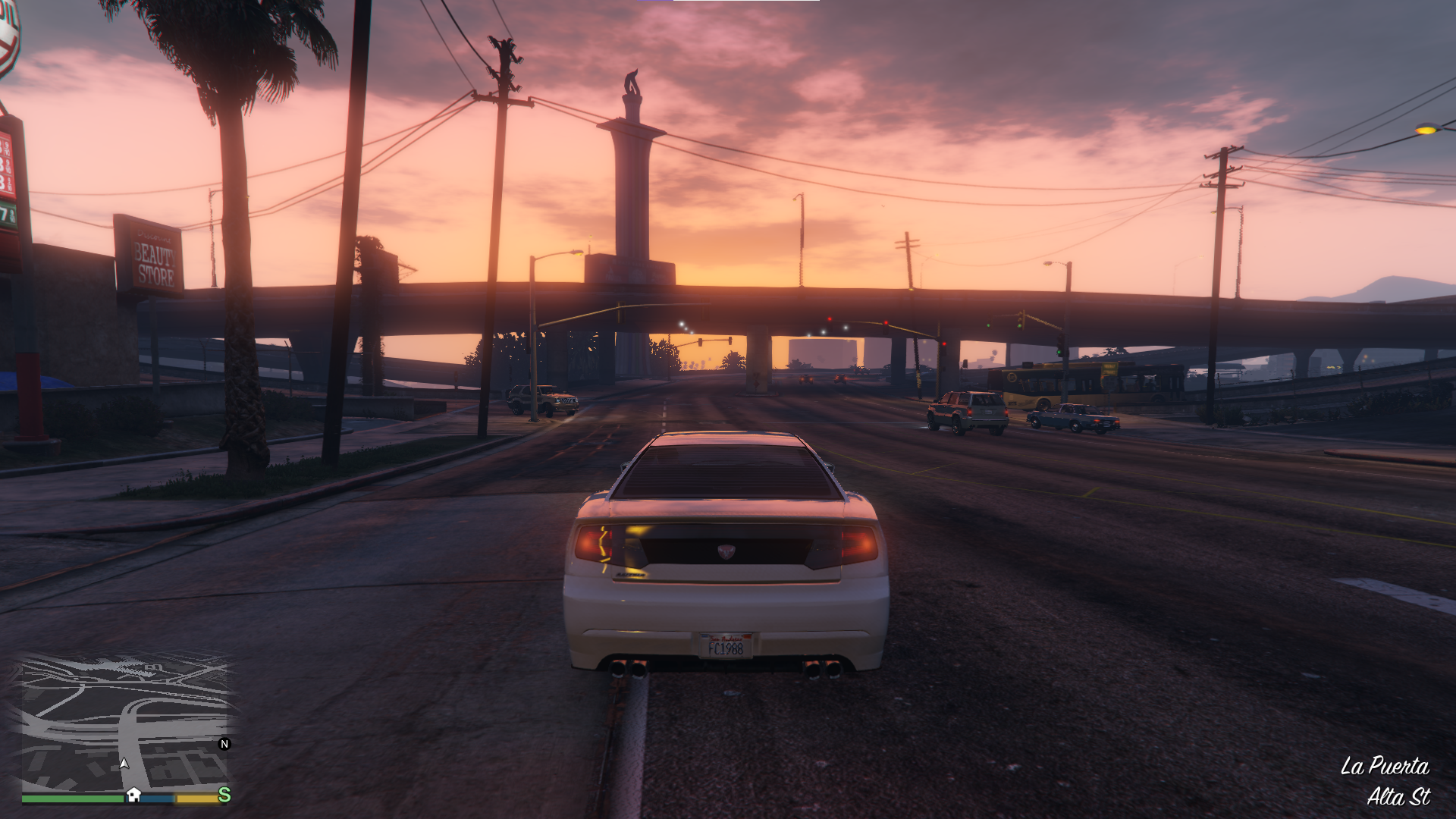Viewport: 1456px width, 819px height.
Task: Select the player arrow marker on the minimap
Action: (124, 764)
